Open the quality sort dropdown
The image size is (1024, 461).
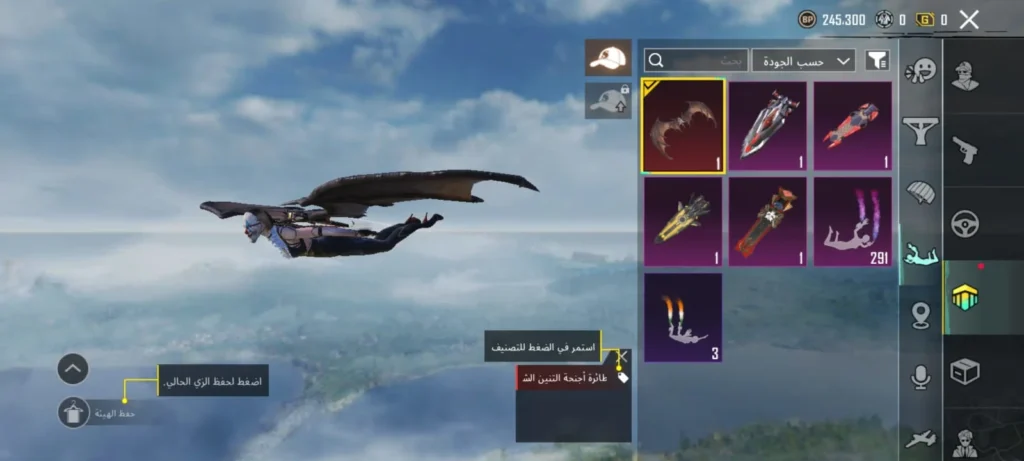[x=803, y=61]
